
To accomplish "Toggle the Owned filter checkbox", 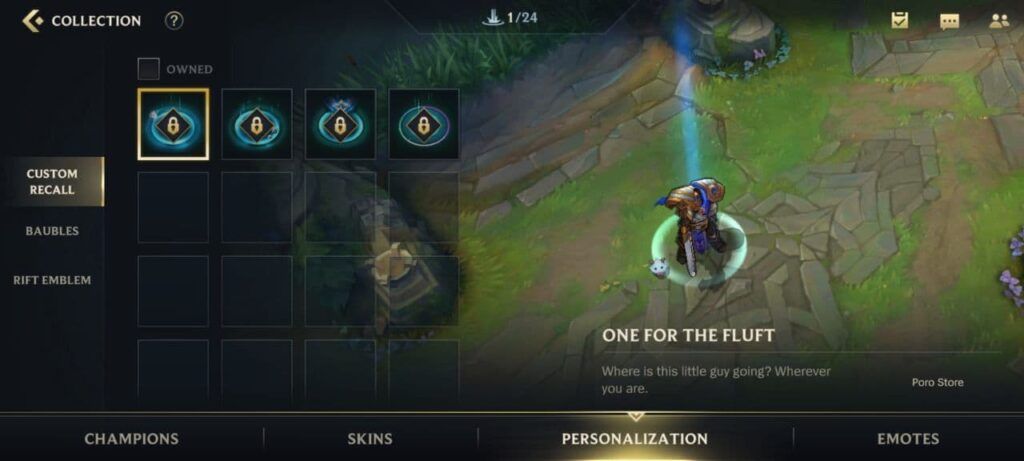I will (148, 69).
